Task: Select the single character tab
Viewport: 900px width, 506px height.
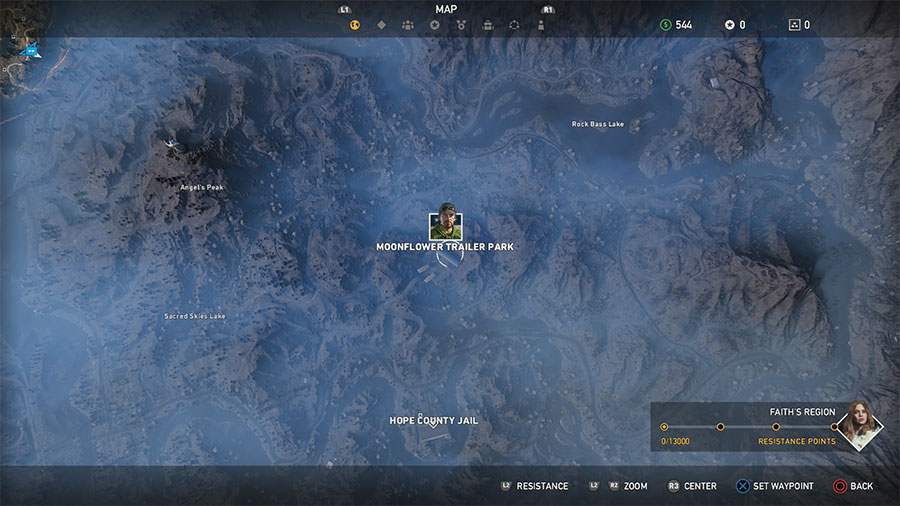Action: [541, 25]
